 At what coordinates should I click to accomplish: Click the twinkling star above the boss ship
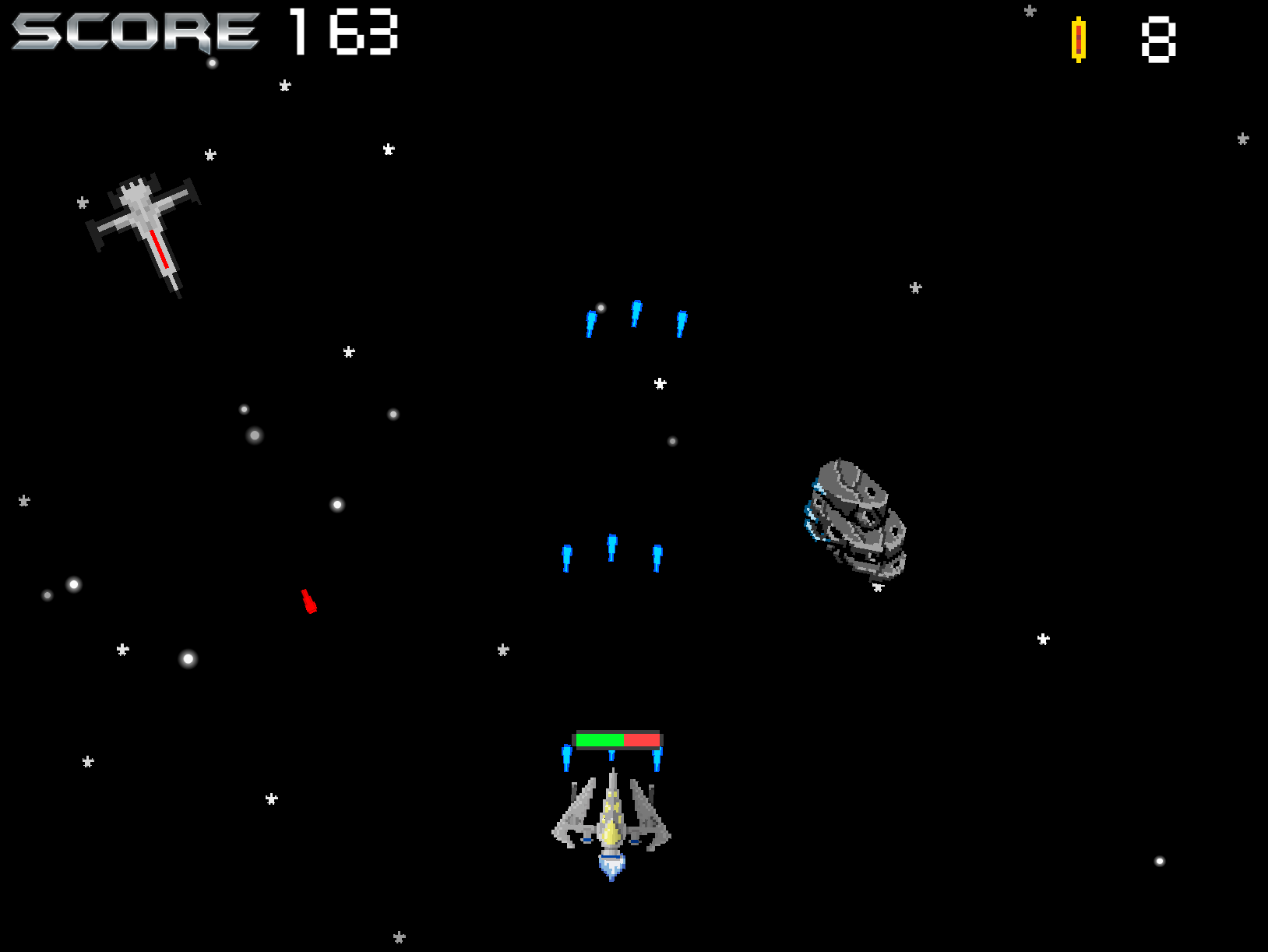point(914,288)
